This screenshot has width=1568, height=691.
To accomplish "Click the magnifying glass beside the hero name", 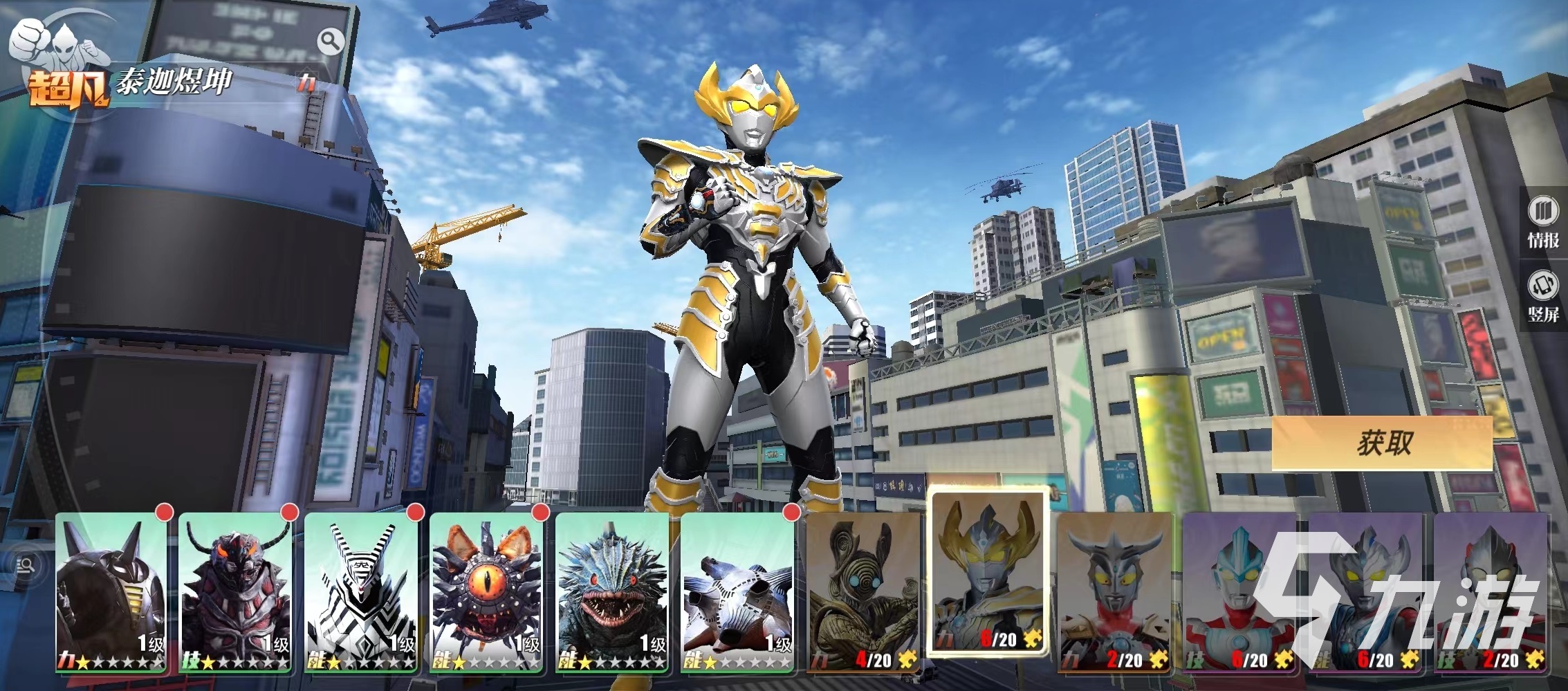I will pyautogui.click(x=331, y=42).
